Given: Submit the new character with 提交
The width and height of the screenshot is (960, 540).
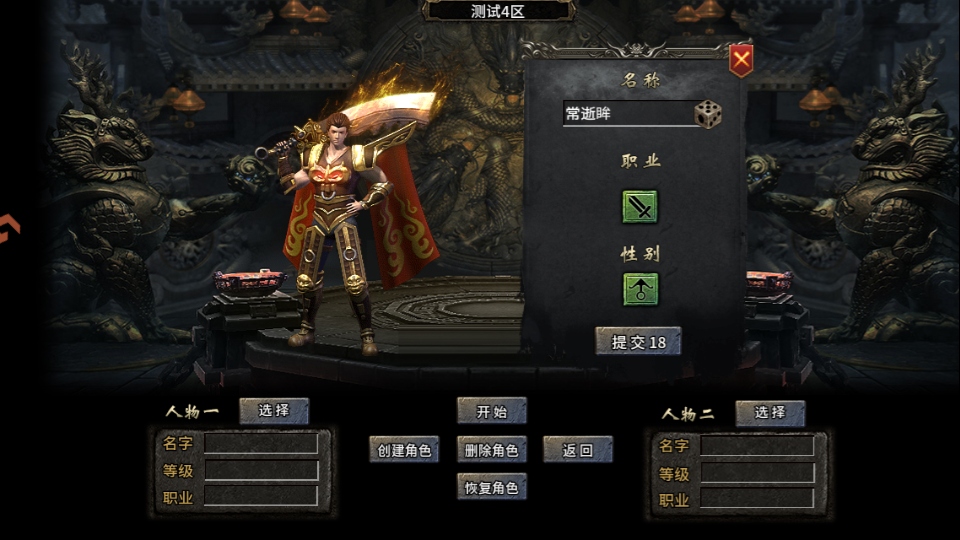Looking at the screenshot, I should click(638, 342).
